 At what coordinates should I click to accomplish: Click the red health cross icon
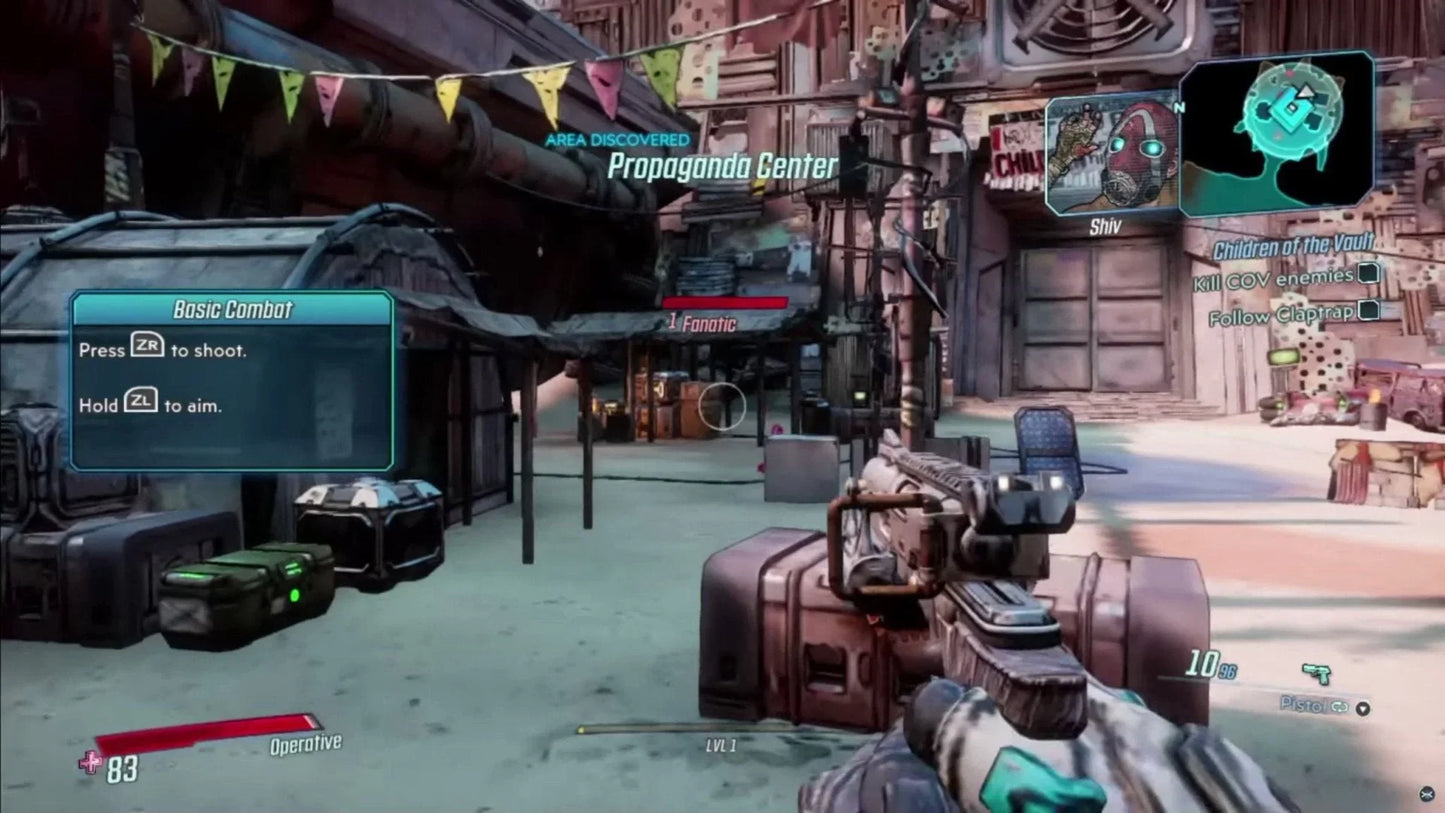[x=90, y=763]
